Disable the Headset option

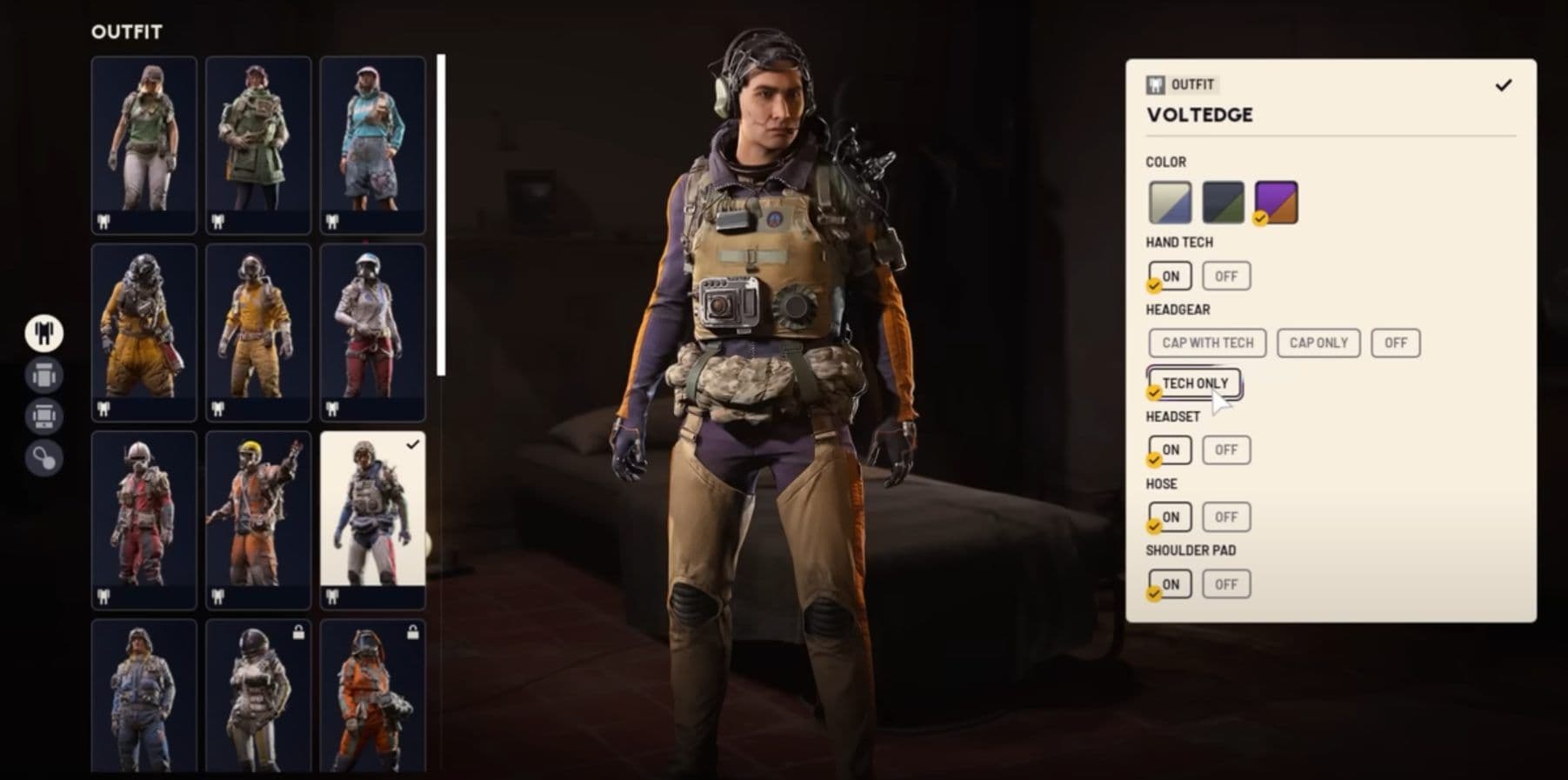pos(1225,450)
